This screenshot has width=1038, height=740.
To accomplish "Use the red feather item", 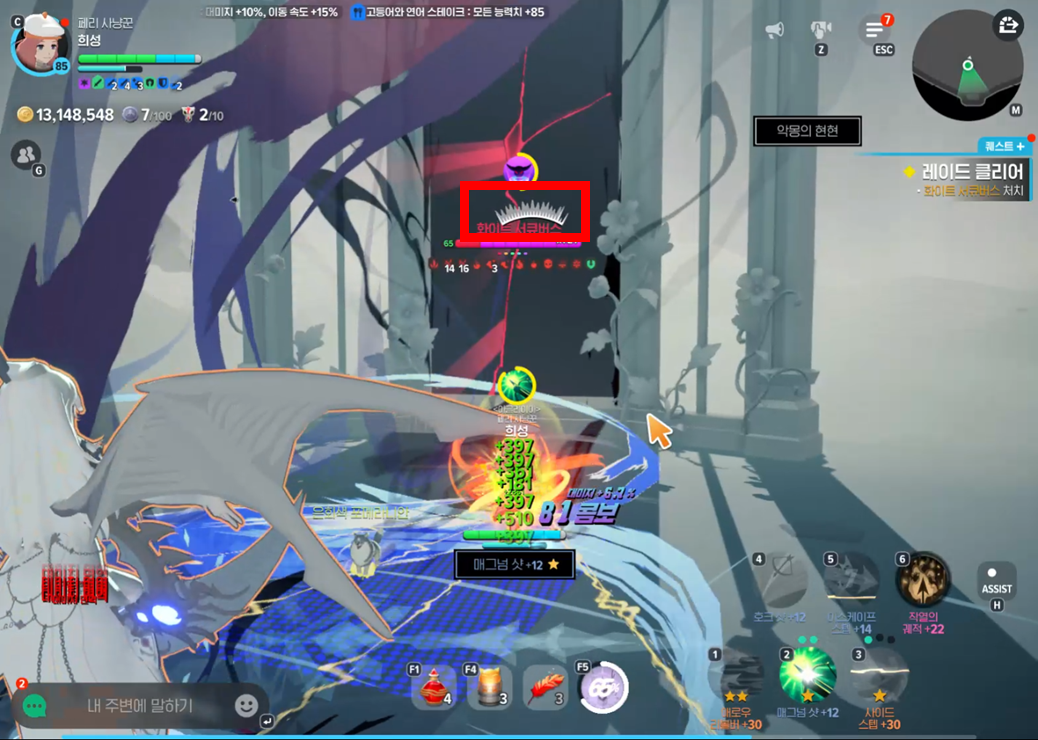I will pyautogui.click(x=545, y=688).
